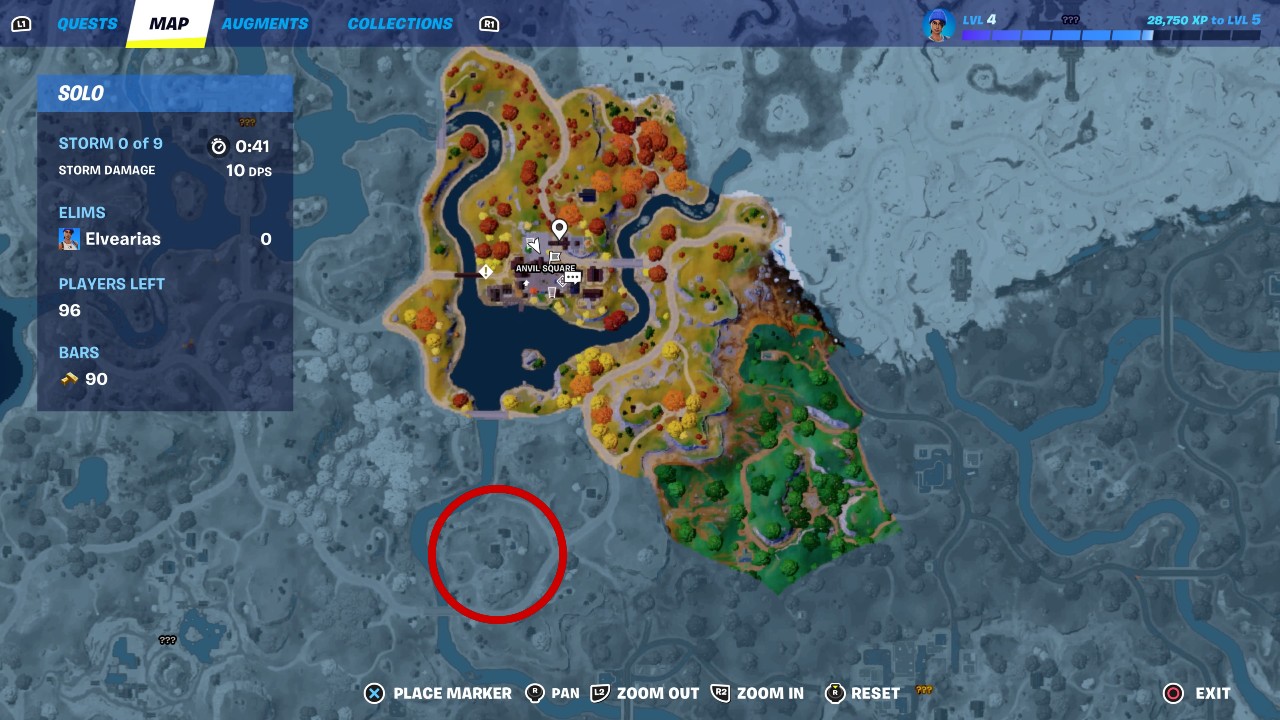The image size is (1280, 720).
Task: Switch to the QUESTS tab
Action: [x=88, y=23]
